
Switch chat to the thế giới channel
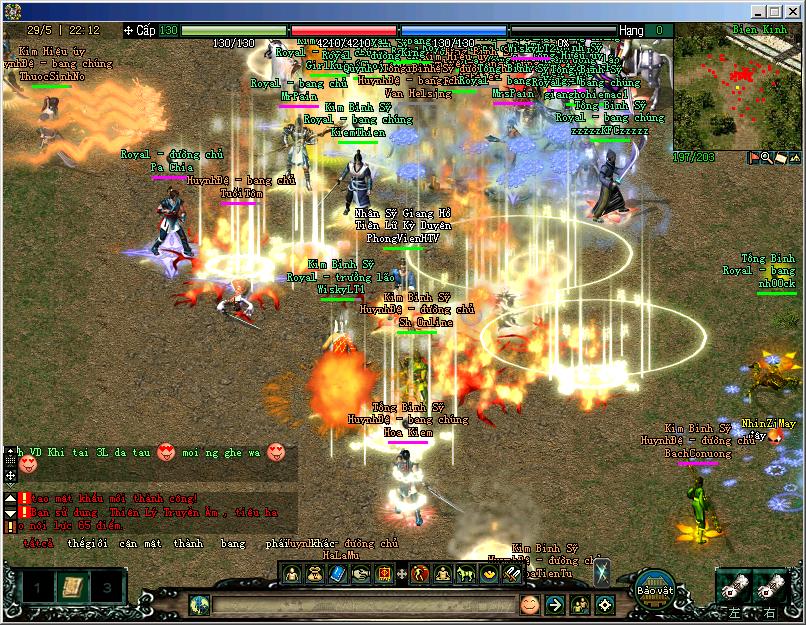[87, 544]
